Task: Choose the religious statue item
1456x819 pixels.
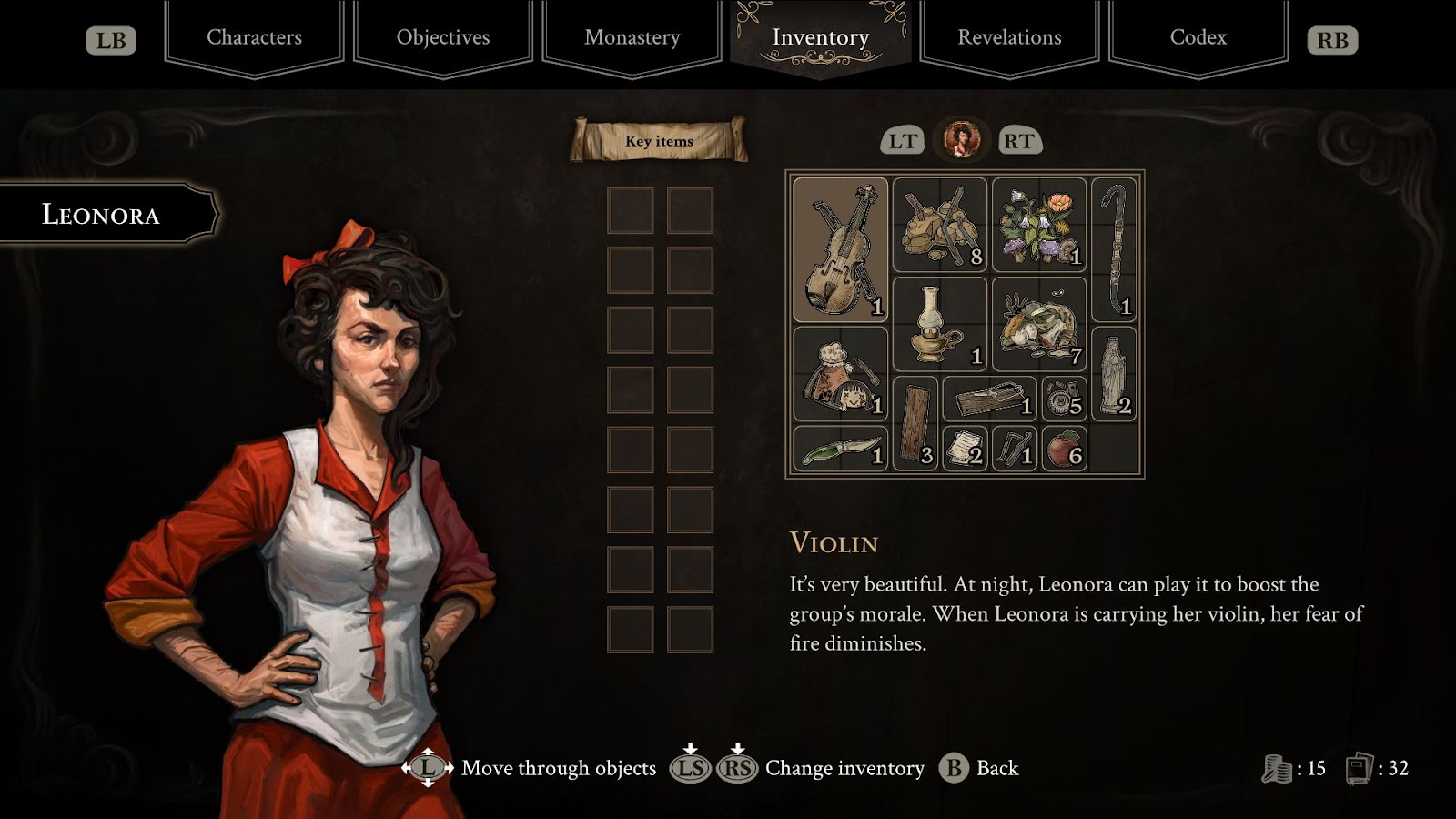Action: coord(1113,374)
